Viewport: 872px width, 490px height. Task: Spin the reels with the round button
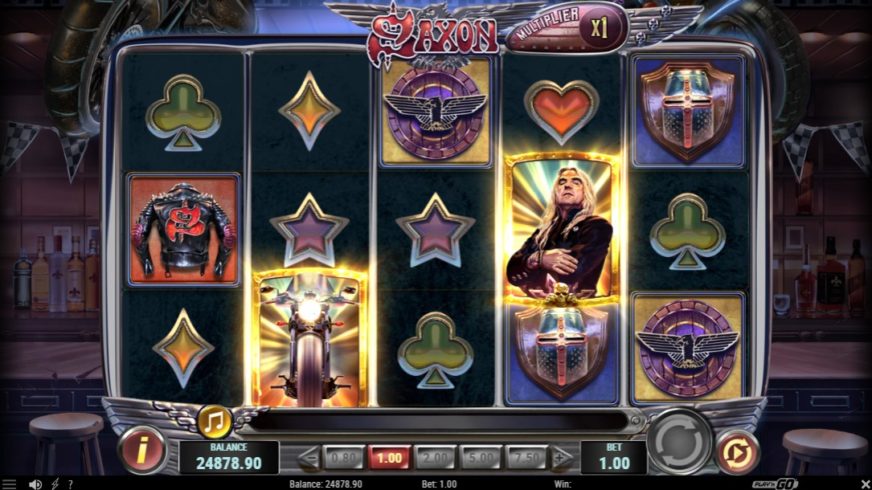[680, 441]
